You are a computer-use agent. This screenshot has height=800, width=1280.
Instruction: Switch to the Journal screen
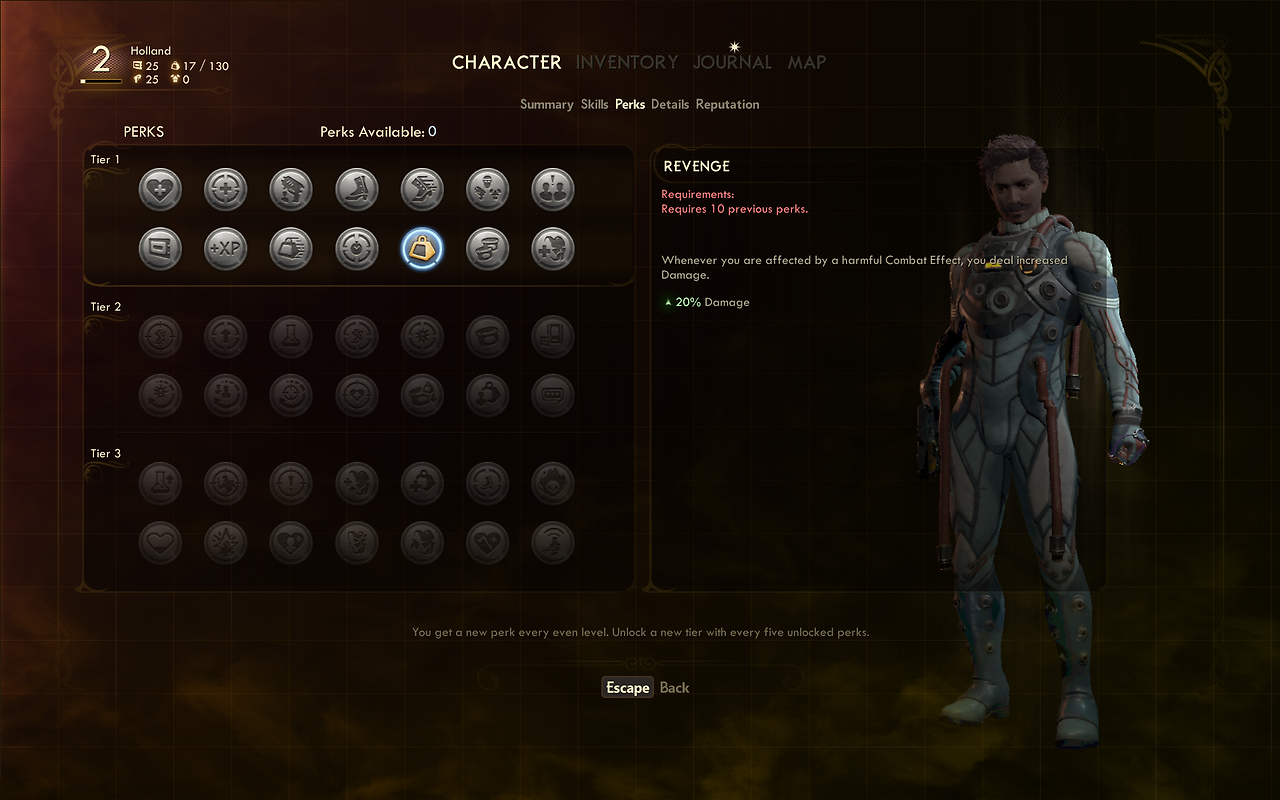732,62
